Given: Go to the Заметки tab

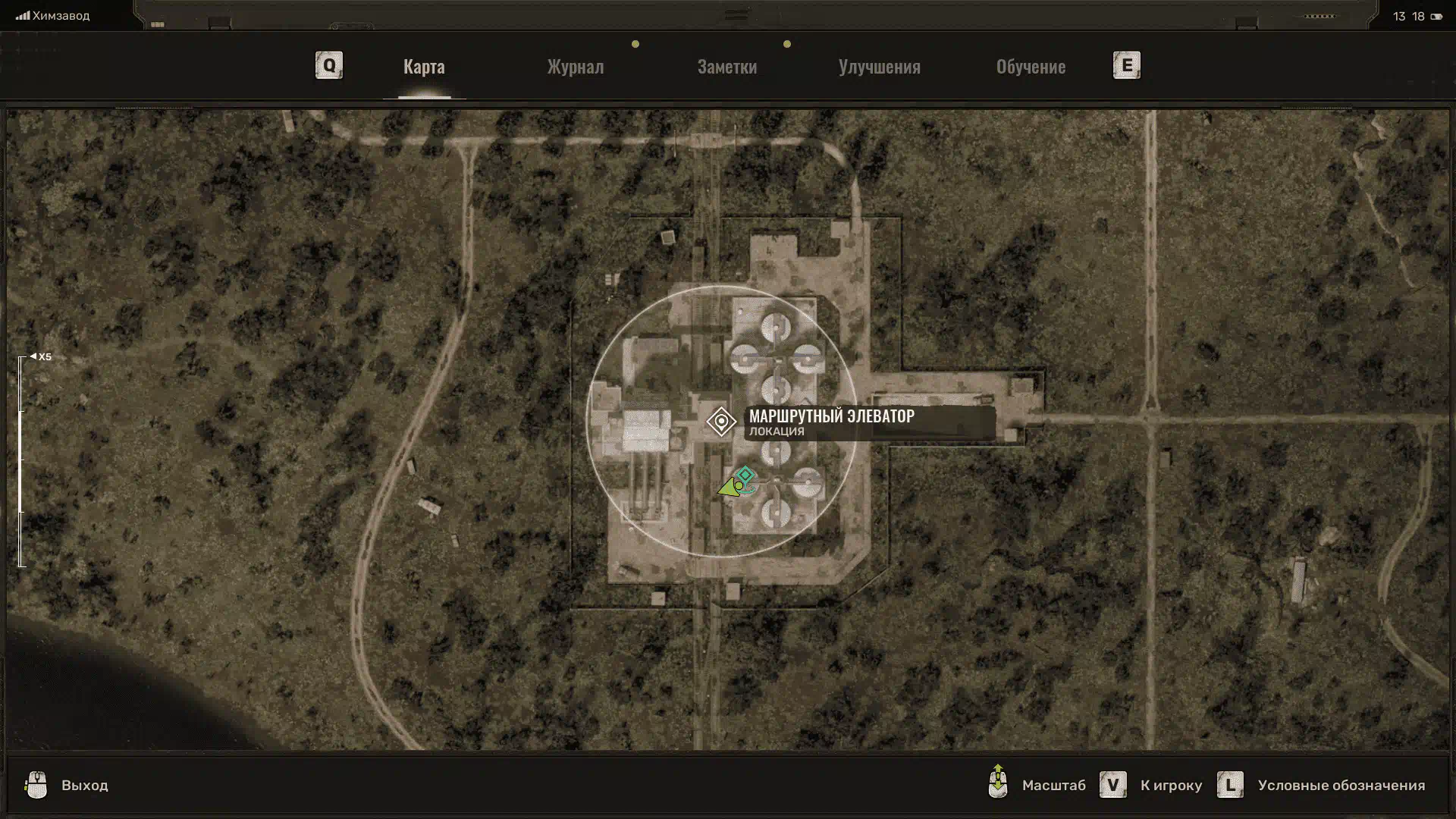Looking at the screenshot, I should click(x=726, y=67).
